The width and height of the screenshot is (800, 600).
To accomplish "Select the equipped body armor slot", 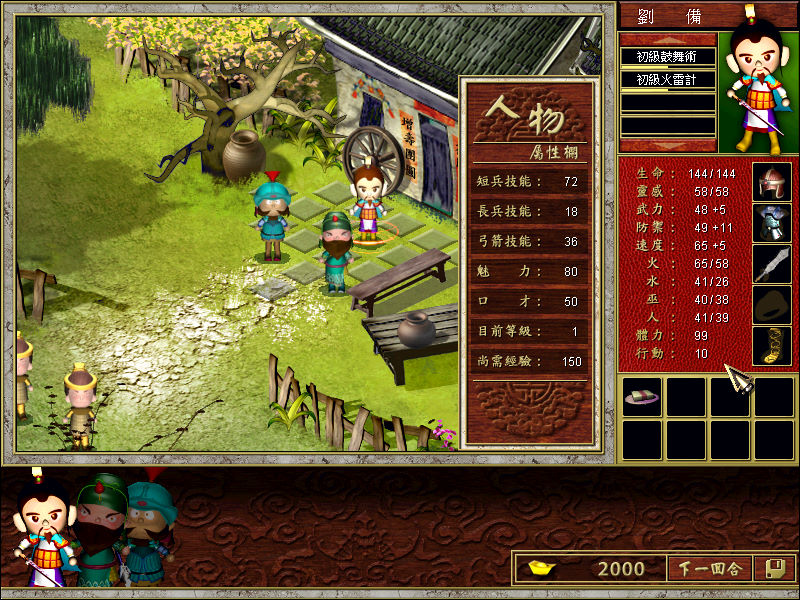I will pos(771,223).
